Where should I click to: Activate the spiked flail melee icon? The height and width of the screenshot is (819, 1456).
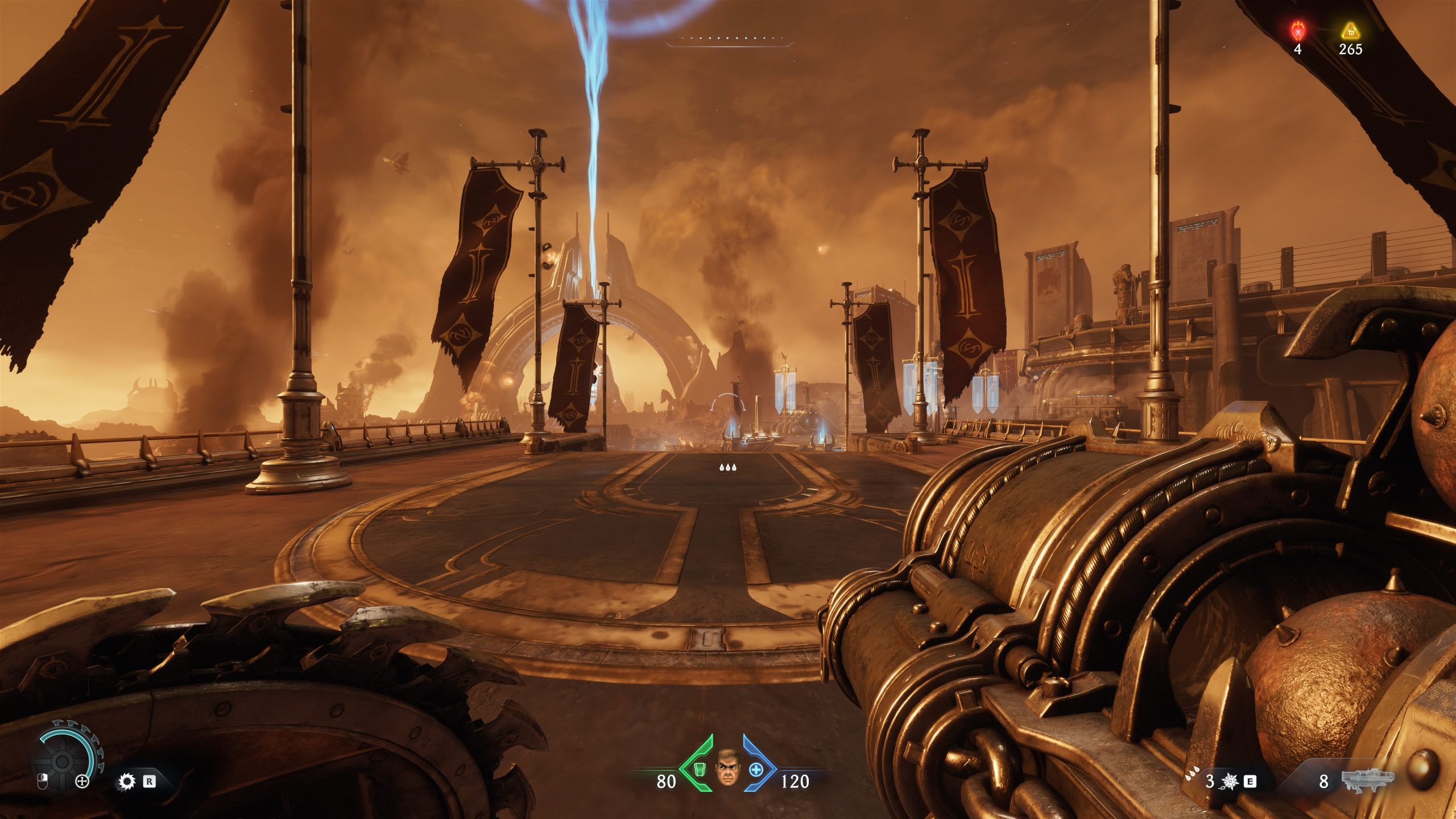pos(1230,781)
